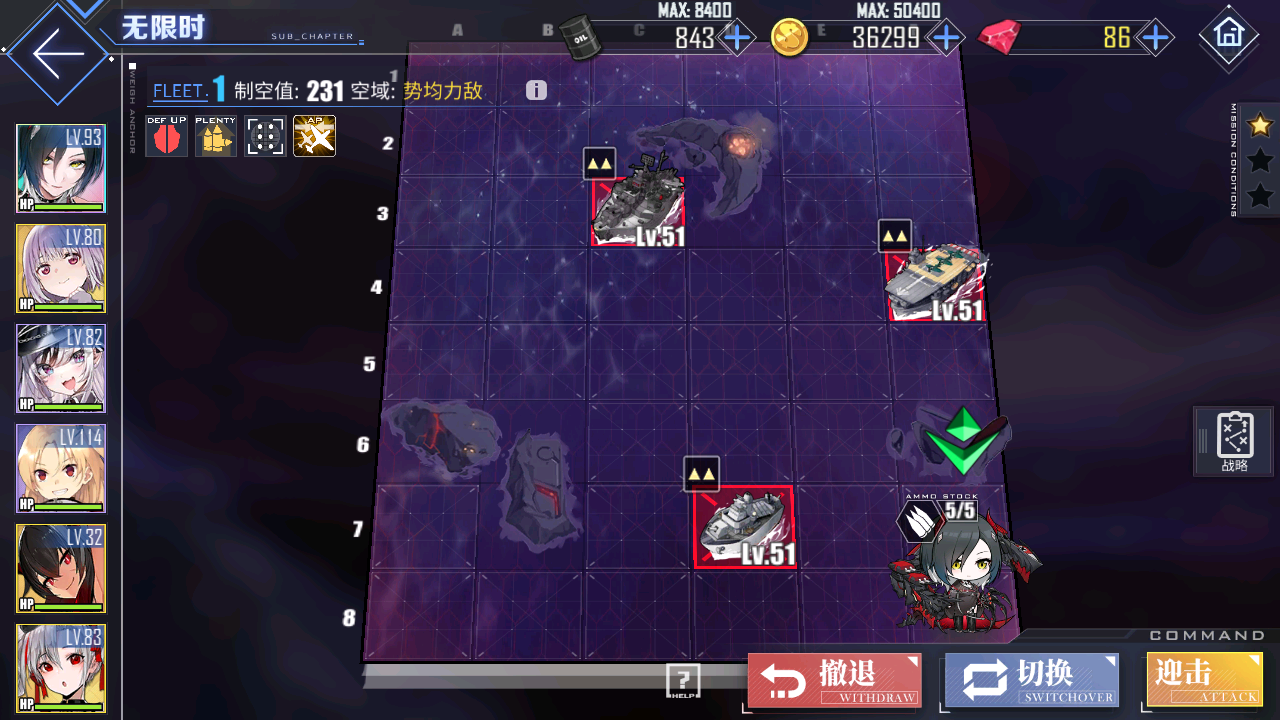Open the 战略 strategy panel
1280x720 pixels.
tap(1235, 442)
